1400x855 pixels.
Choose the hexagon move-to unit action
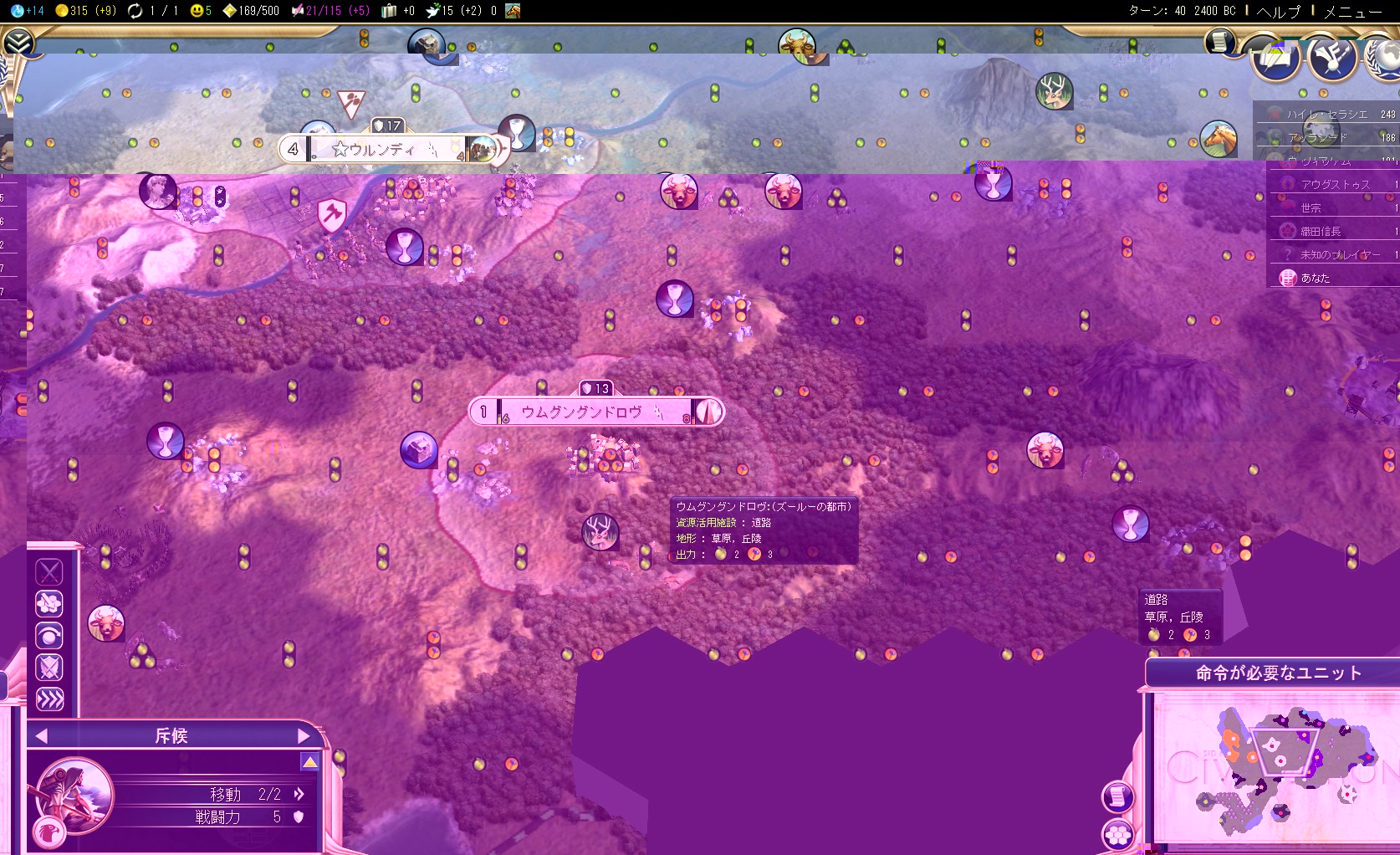point(49,604)
